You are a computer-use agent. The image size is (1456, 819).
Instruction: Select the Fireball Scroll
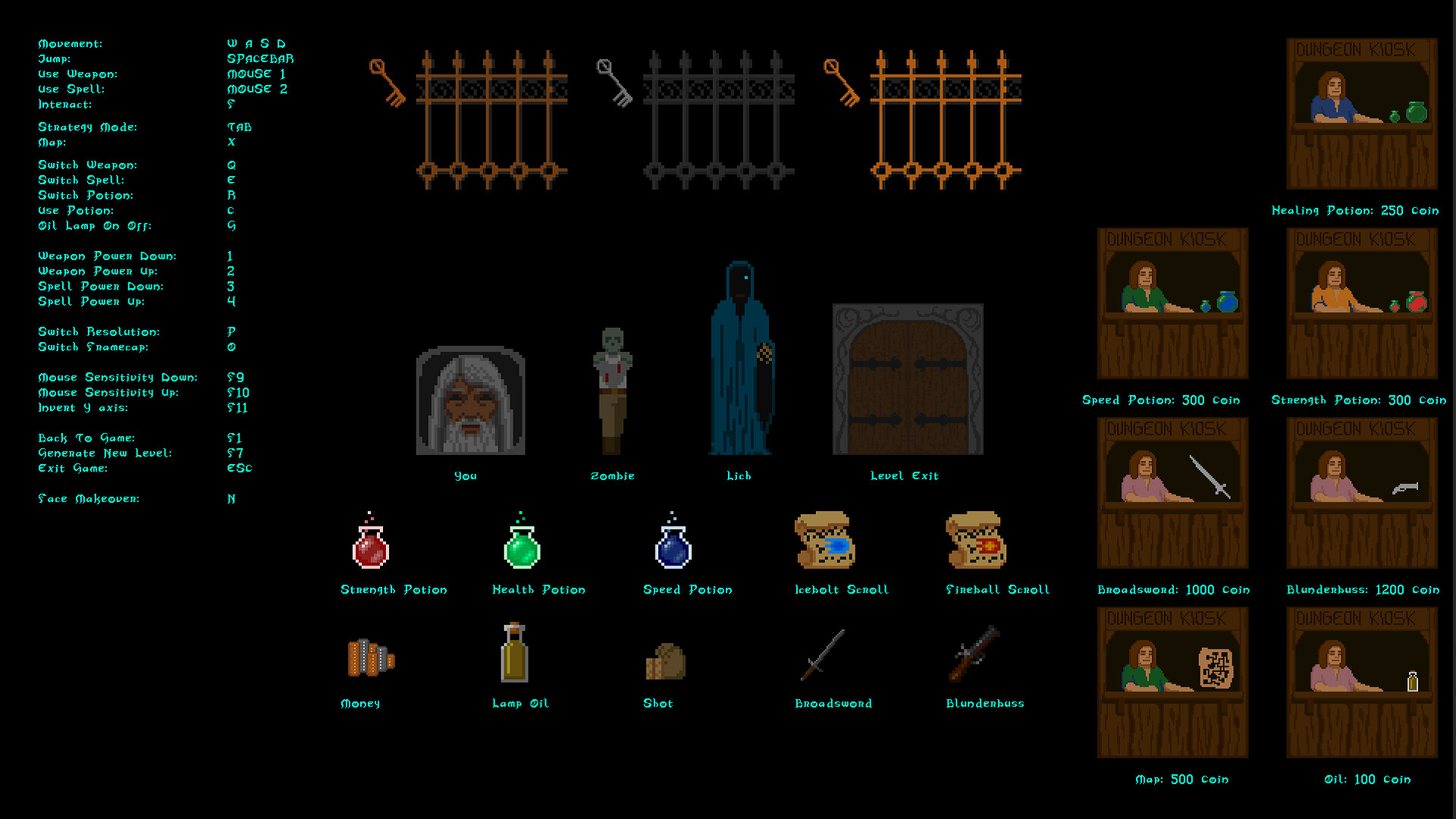[x=977, y=542]
